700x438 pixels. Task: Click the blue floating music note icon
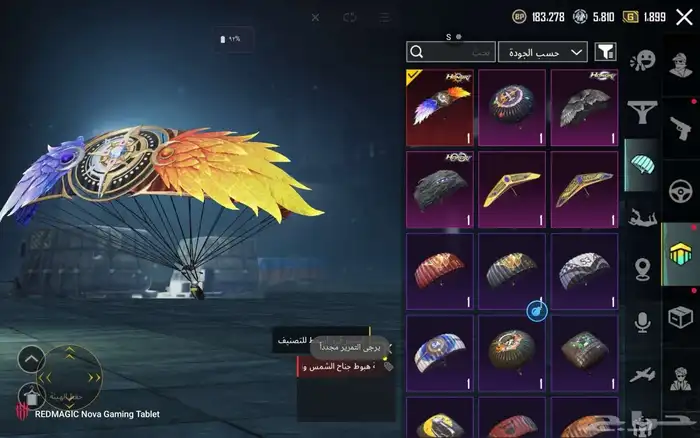click(x=537, y=311)
